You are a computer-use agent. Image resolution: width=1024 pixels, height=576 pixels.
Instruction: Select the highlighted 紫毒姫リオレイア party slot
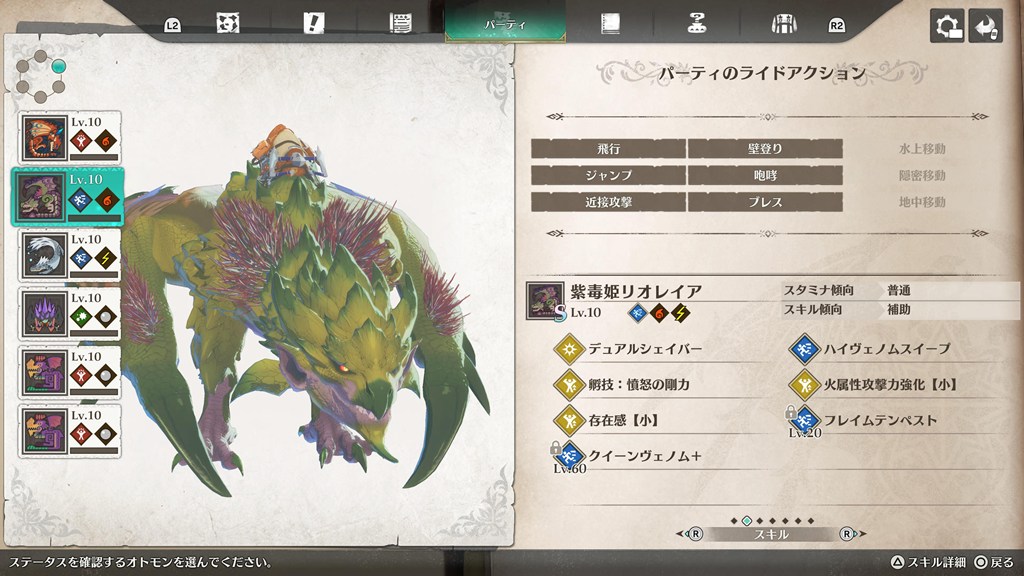pos(70,196)
